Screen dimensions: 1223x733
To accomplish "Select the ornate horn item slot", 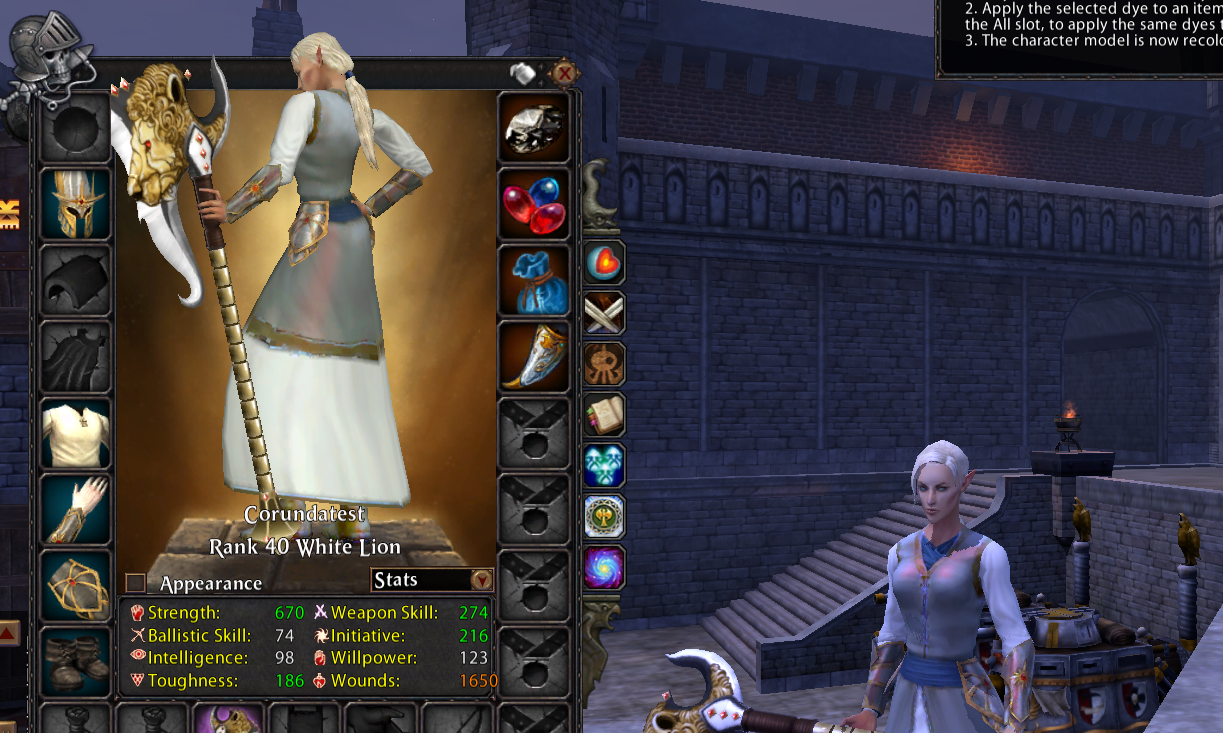I will pos(534,357).
